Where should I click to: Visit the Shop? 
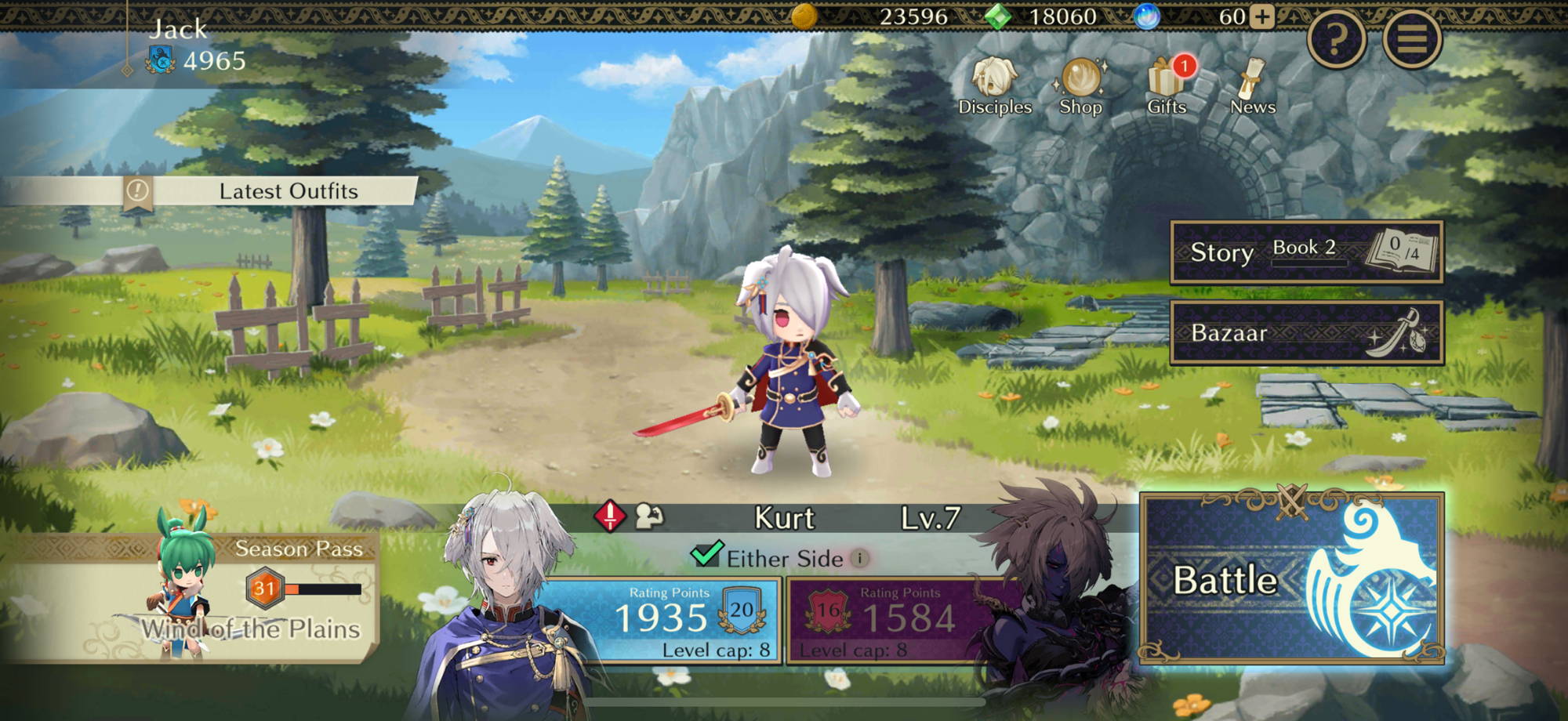(1080, 87)
